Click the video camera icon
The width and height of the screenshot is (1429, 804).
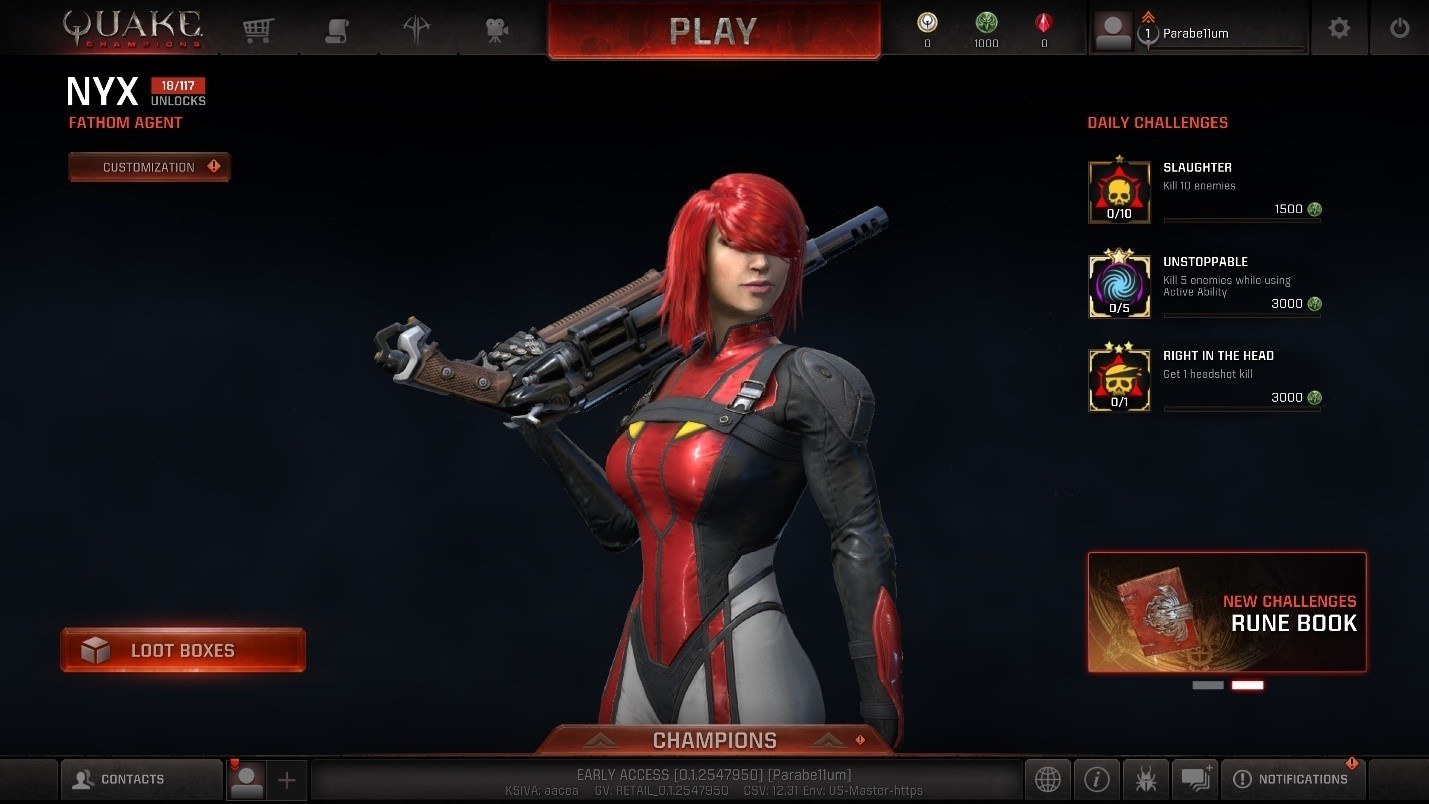496,30
